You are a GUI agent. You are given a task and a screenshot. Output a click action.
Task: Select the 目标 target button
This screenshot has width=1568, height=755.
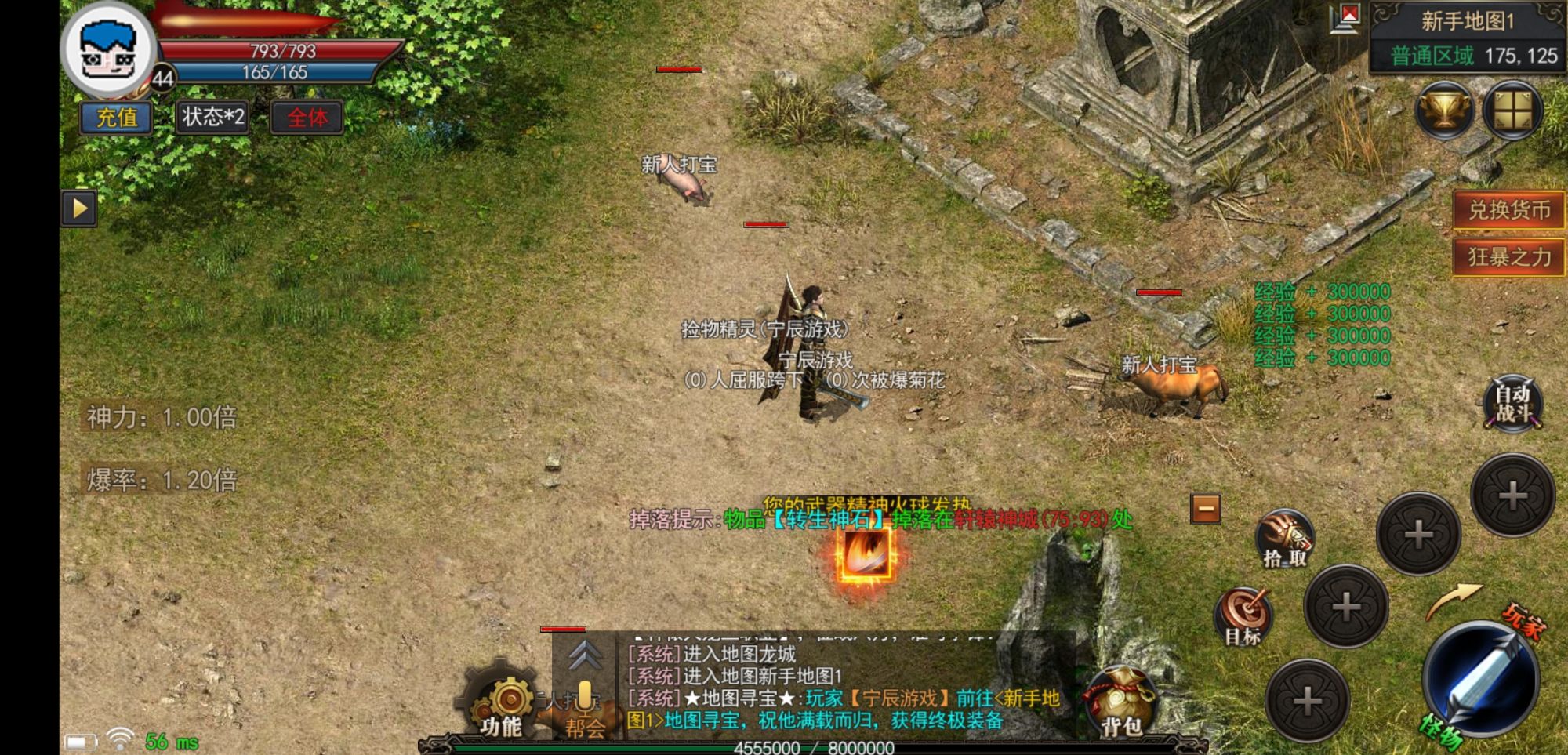point(1243,617)
